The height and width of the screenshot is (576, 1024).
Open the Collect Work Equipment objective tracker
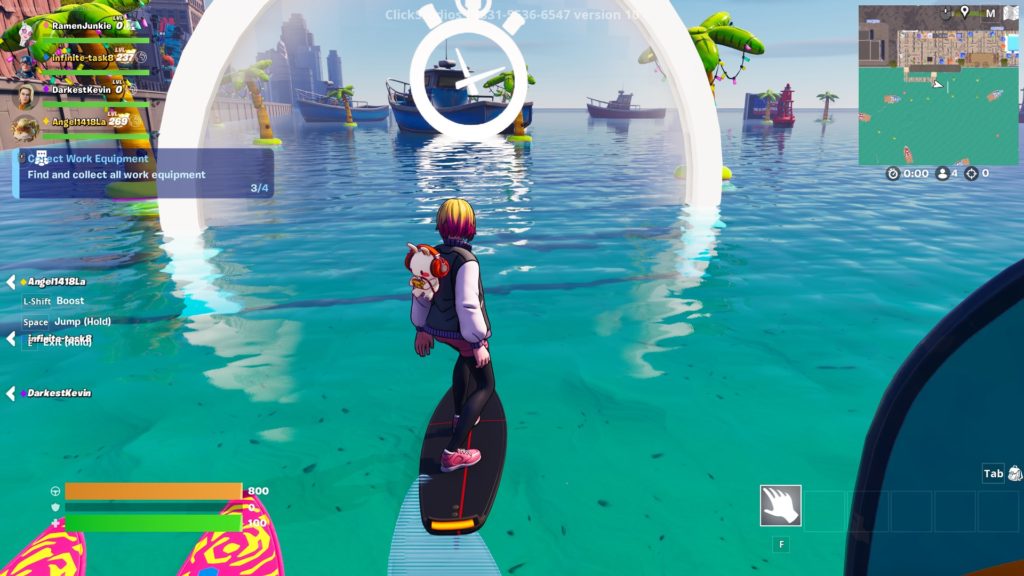143,172
